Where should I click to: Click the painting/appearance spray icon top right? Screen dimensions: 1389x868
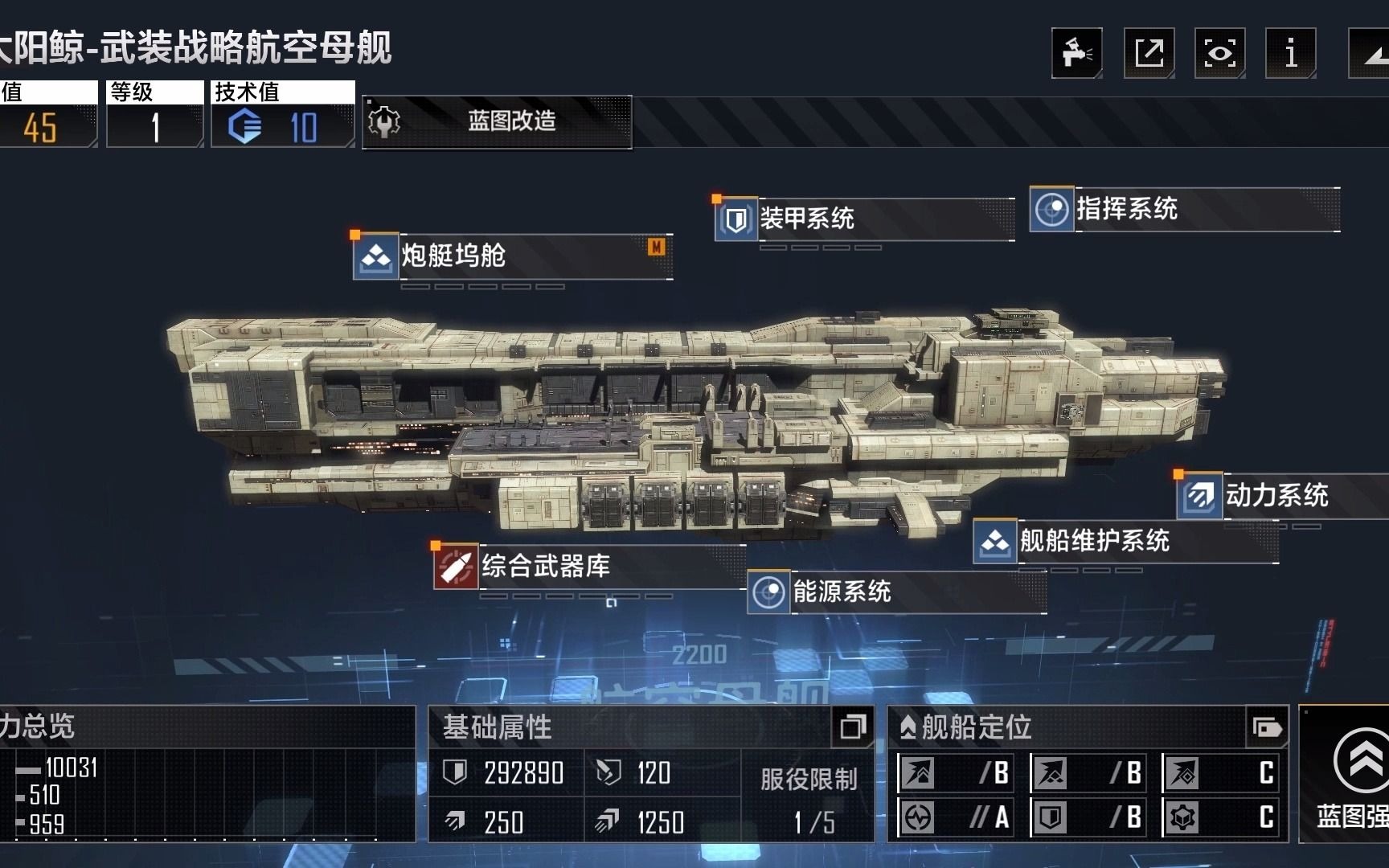coord(1077,52)
